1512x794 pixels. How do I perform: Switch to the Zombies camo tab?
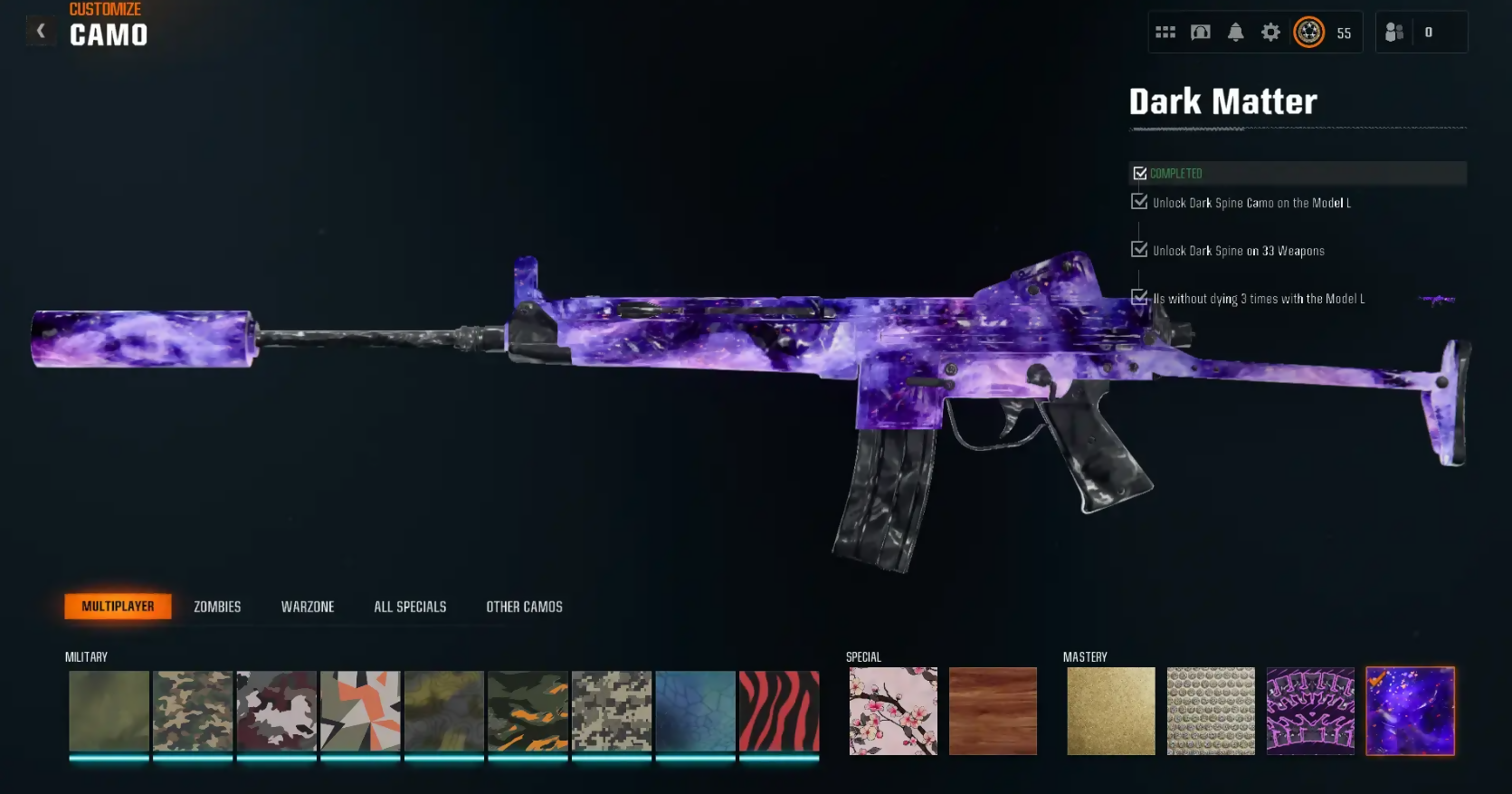tap(217, 607)
